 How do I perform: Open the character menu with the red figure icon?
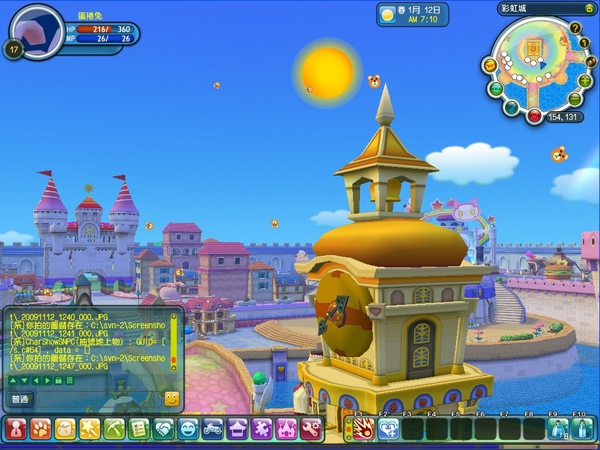[x=16, y=429]
